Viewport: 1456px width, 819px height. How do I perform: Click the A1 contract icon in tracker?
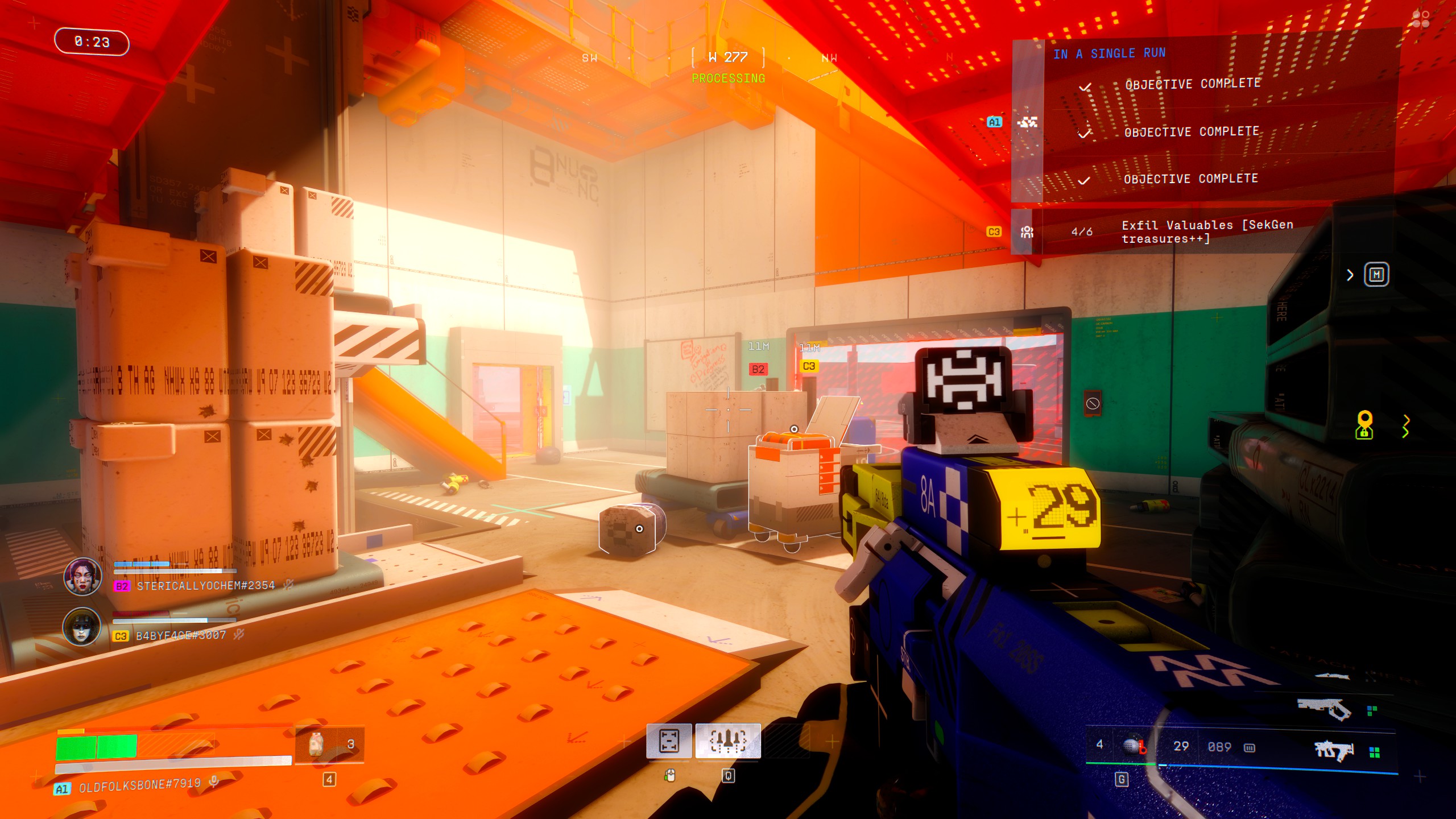(x=1027, y=122)
